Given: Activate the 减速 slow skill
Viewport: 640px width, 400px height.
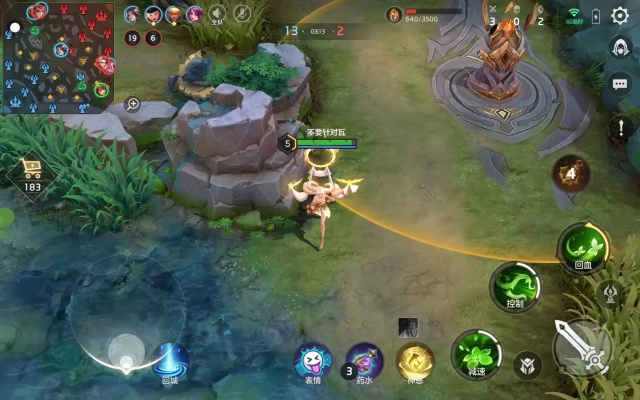Looking at the screenshot, I should coord(474,354).
